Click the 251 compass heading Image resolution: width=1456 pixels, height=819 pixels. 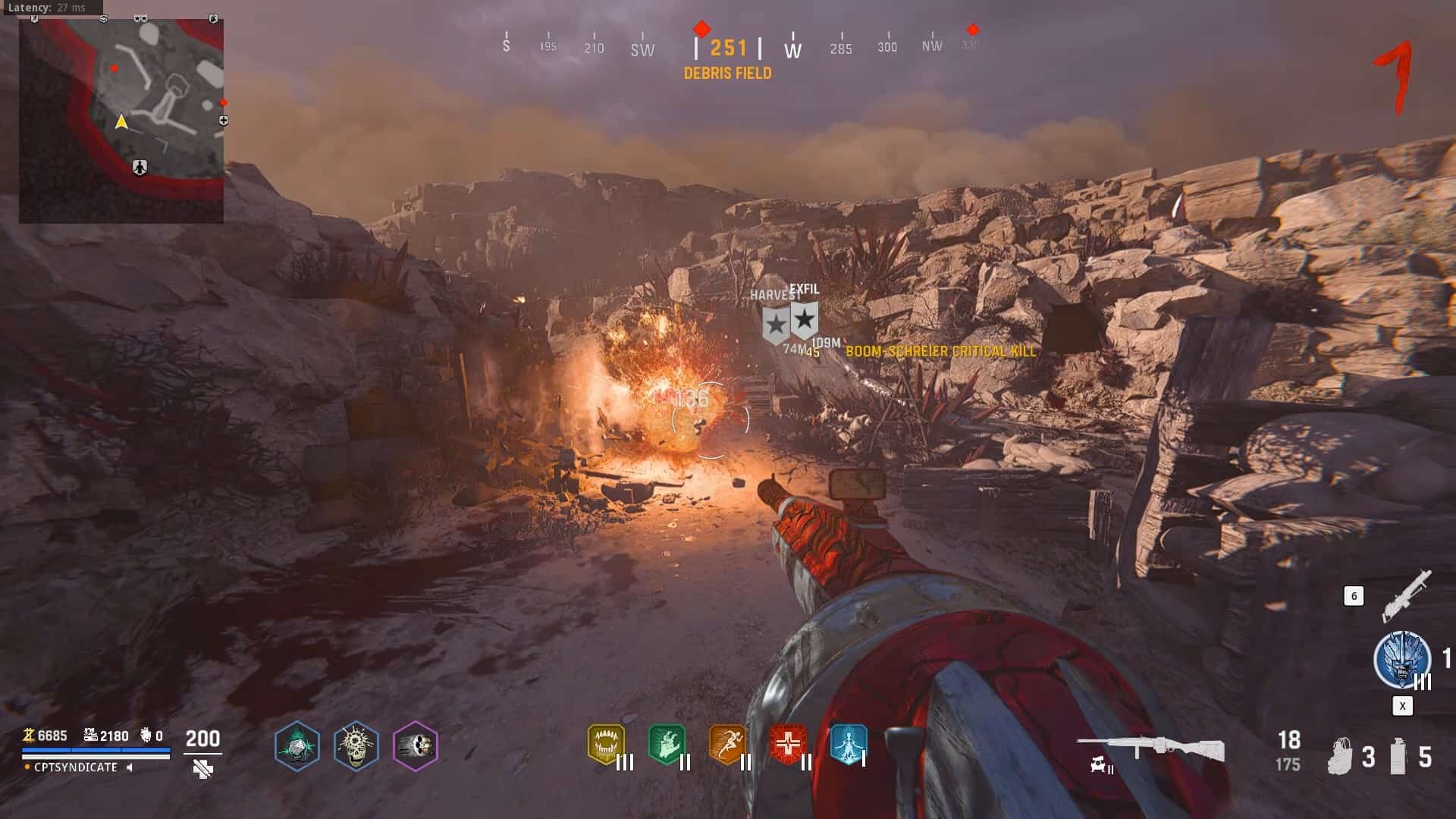tap(728, 49)
